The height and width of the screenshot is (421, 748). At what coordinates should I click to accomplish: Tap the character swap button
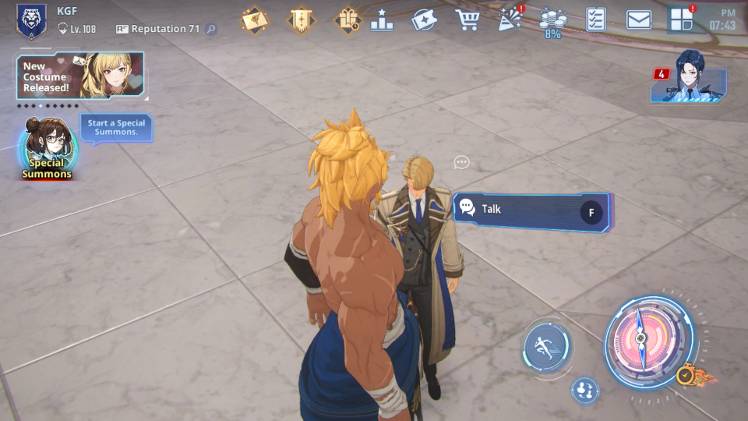click(x=584, y=391)
